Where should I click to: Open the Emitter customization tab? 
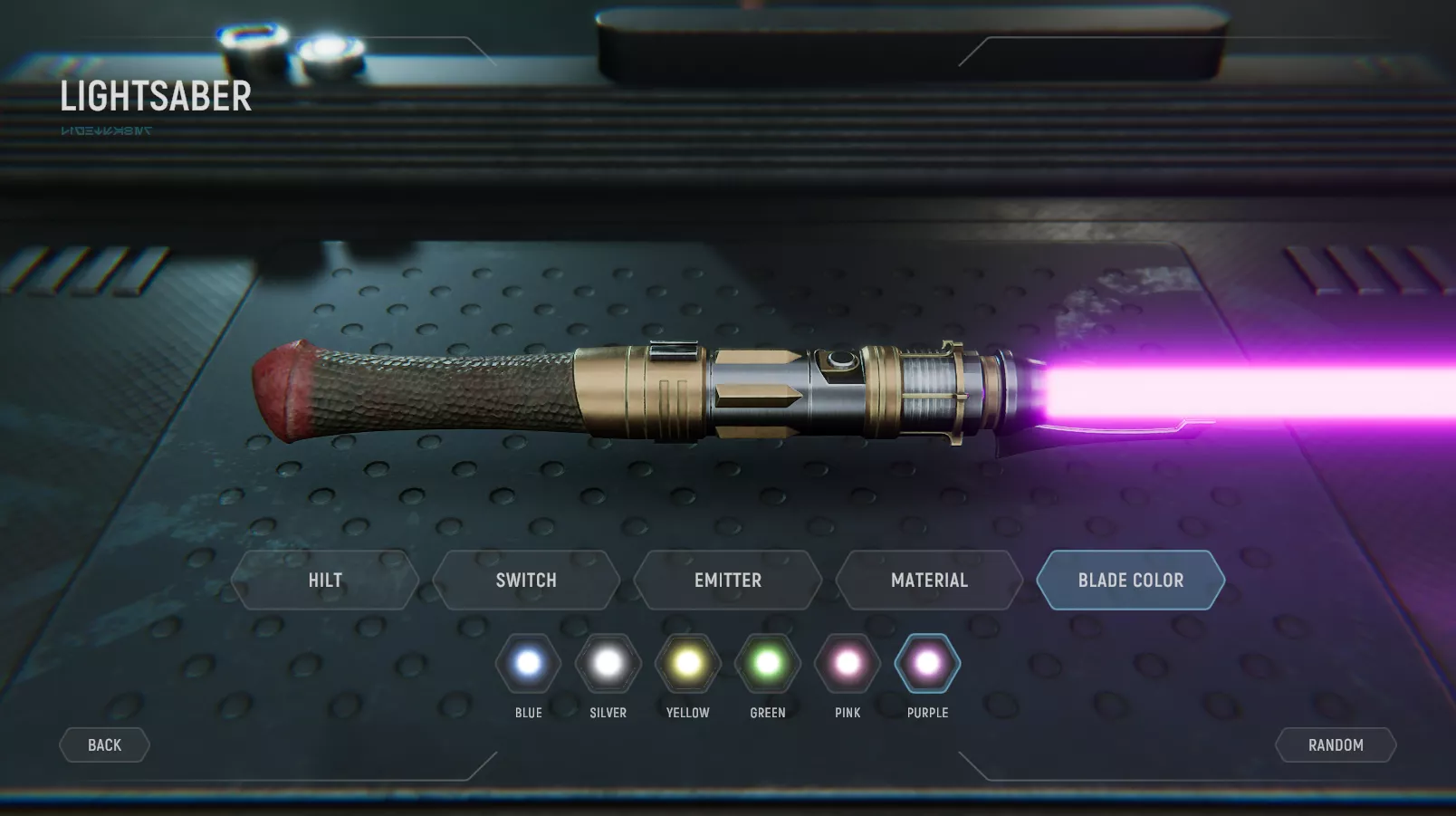point(727,580)
